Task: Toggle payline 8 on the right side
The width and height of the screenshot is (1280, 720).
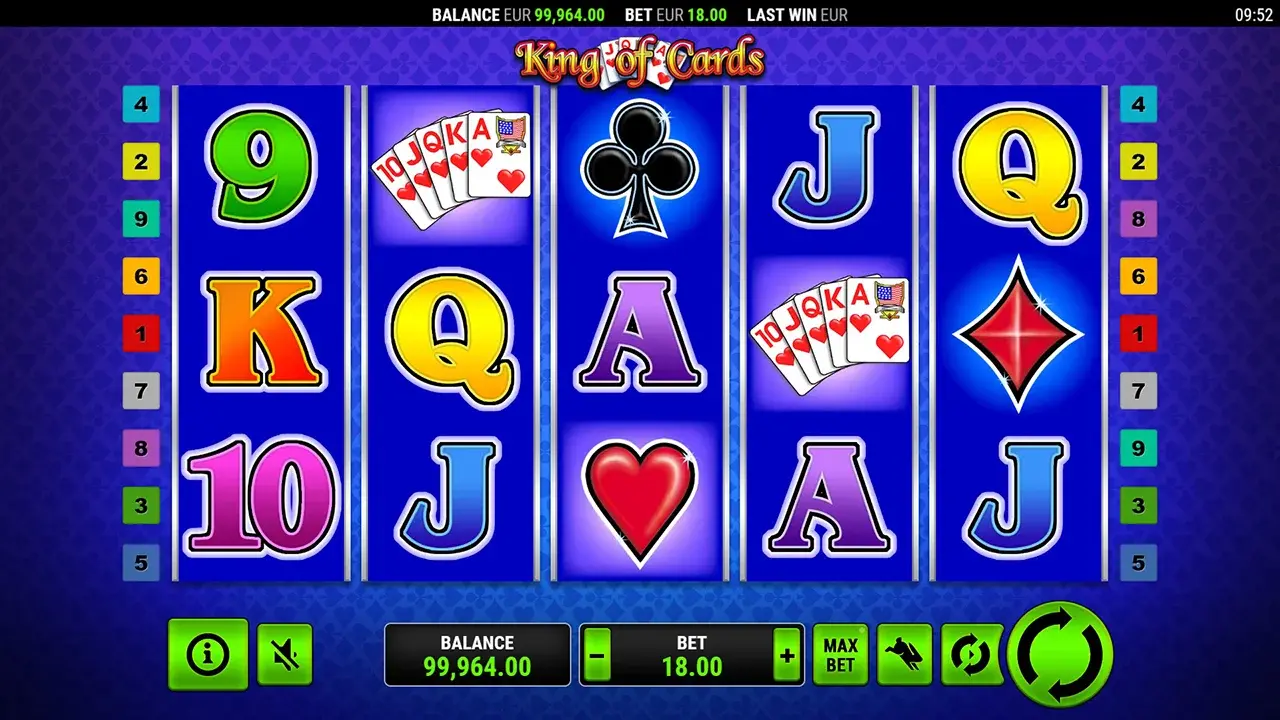Action: click(1138, 218)
